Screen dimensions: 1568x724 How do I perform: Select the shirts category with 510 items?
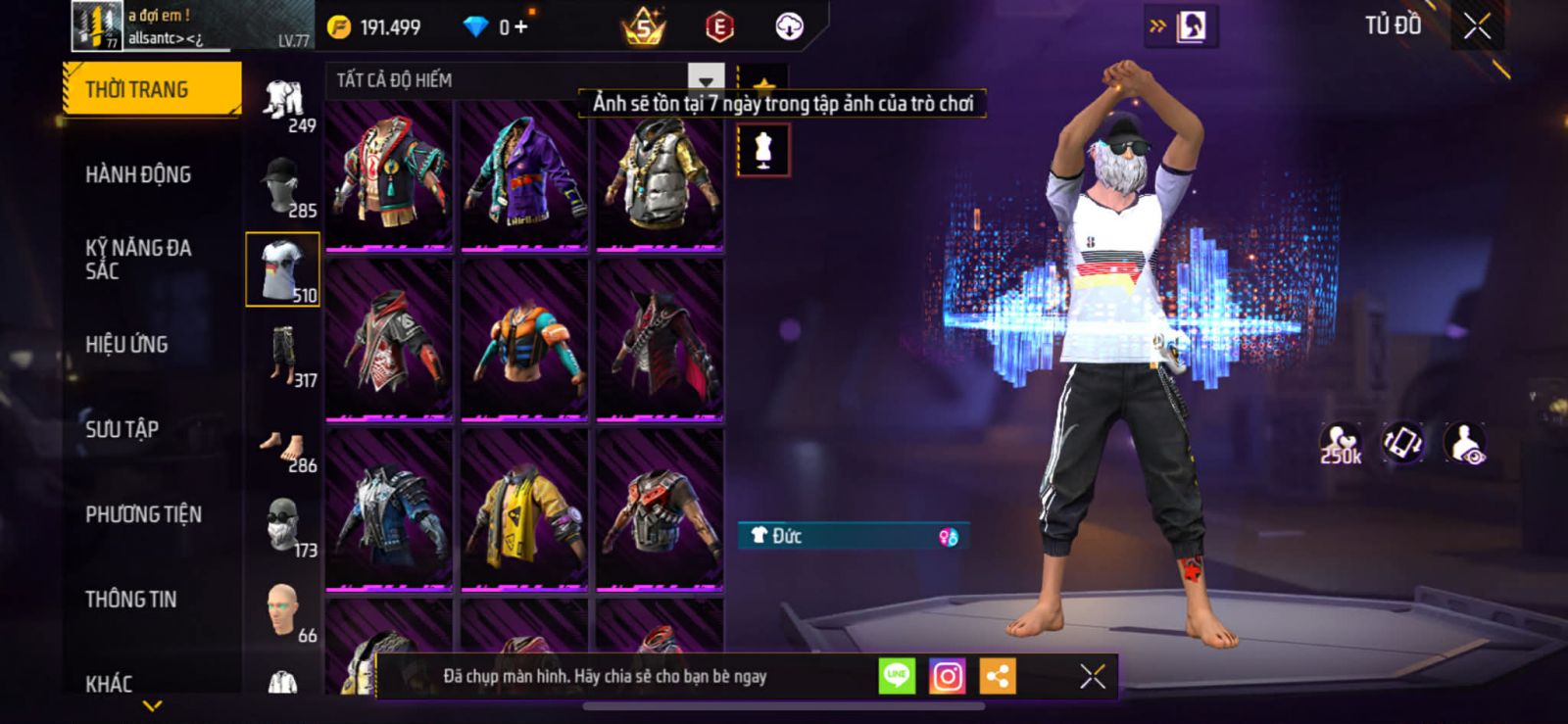(x=282, y=269)
